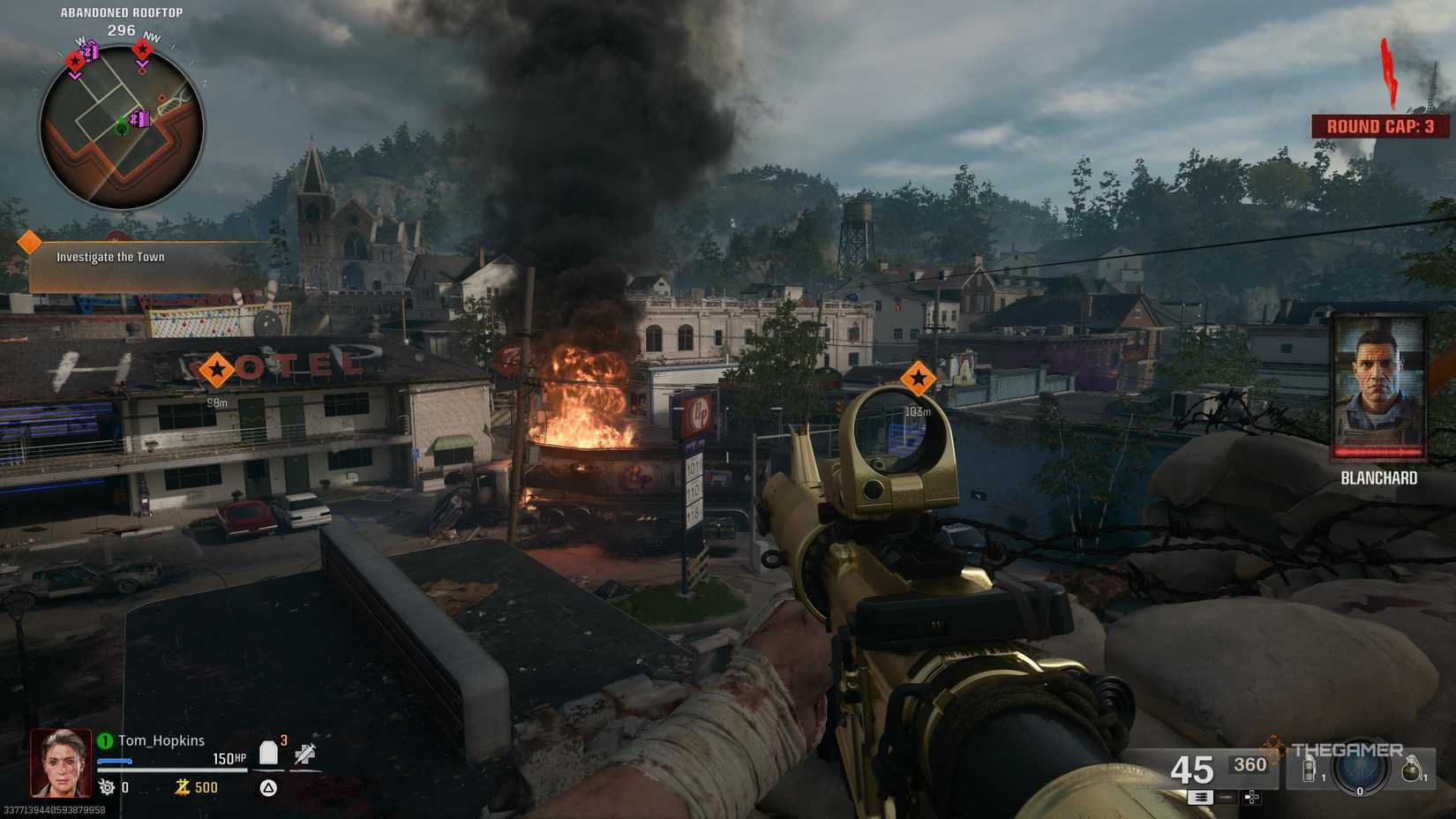Click the Tom_Hopkins player name
This screenshot has height=819, width=1456.
161,740
